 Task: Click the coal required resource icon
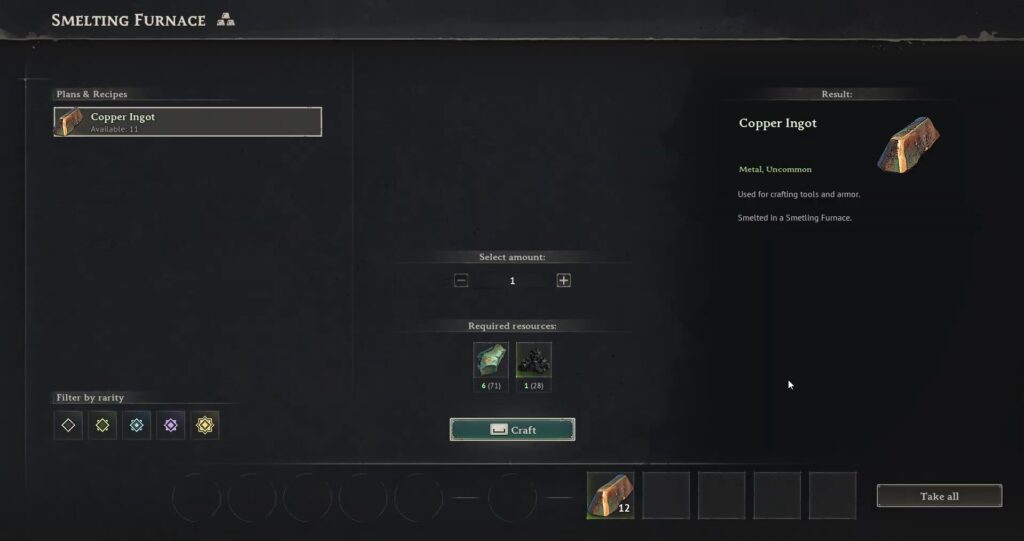534,361
